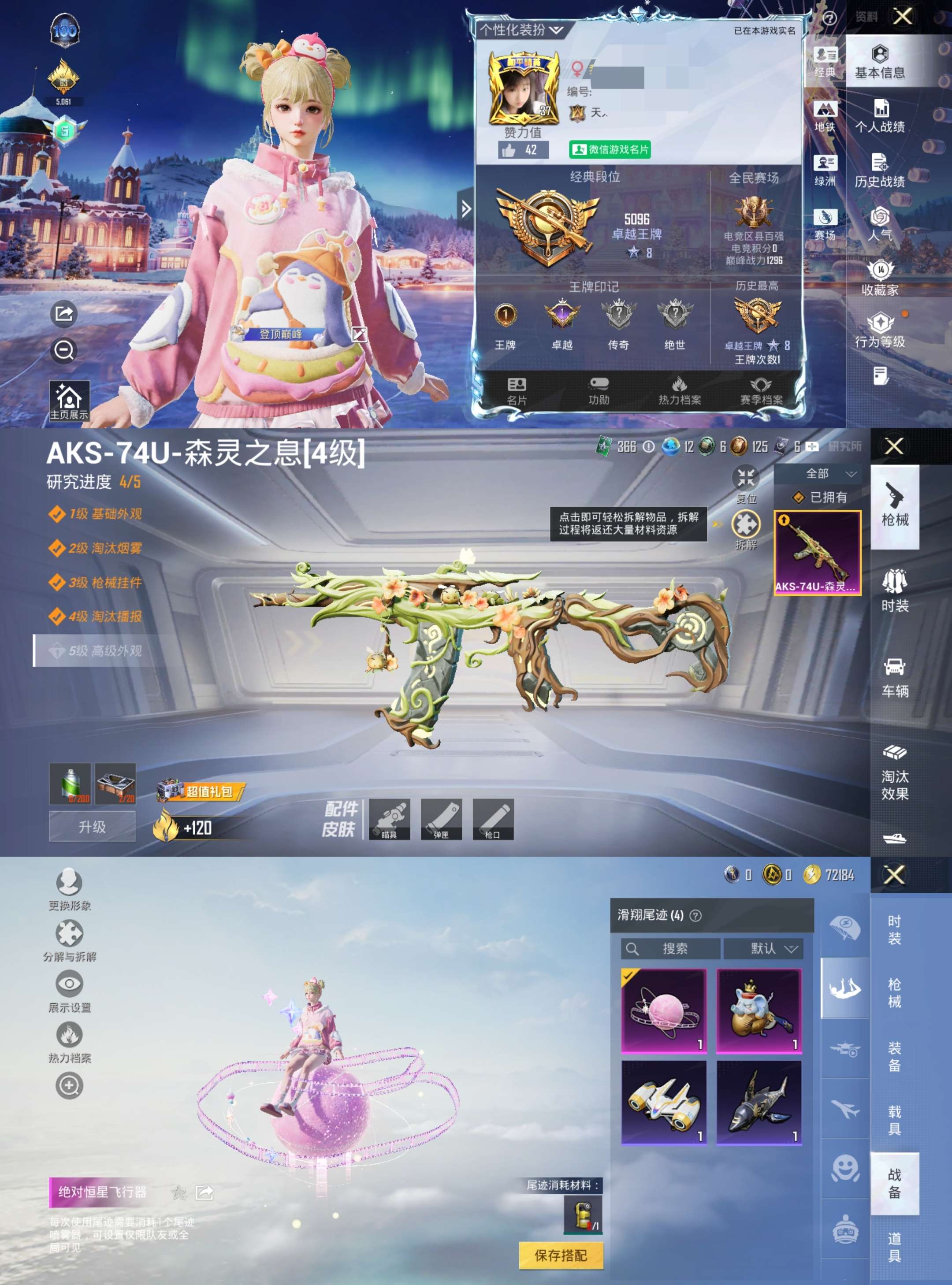Select the crowned elephant glide trail

pyautogui.click(x=759, y=1011)
